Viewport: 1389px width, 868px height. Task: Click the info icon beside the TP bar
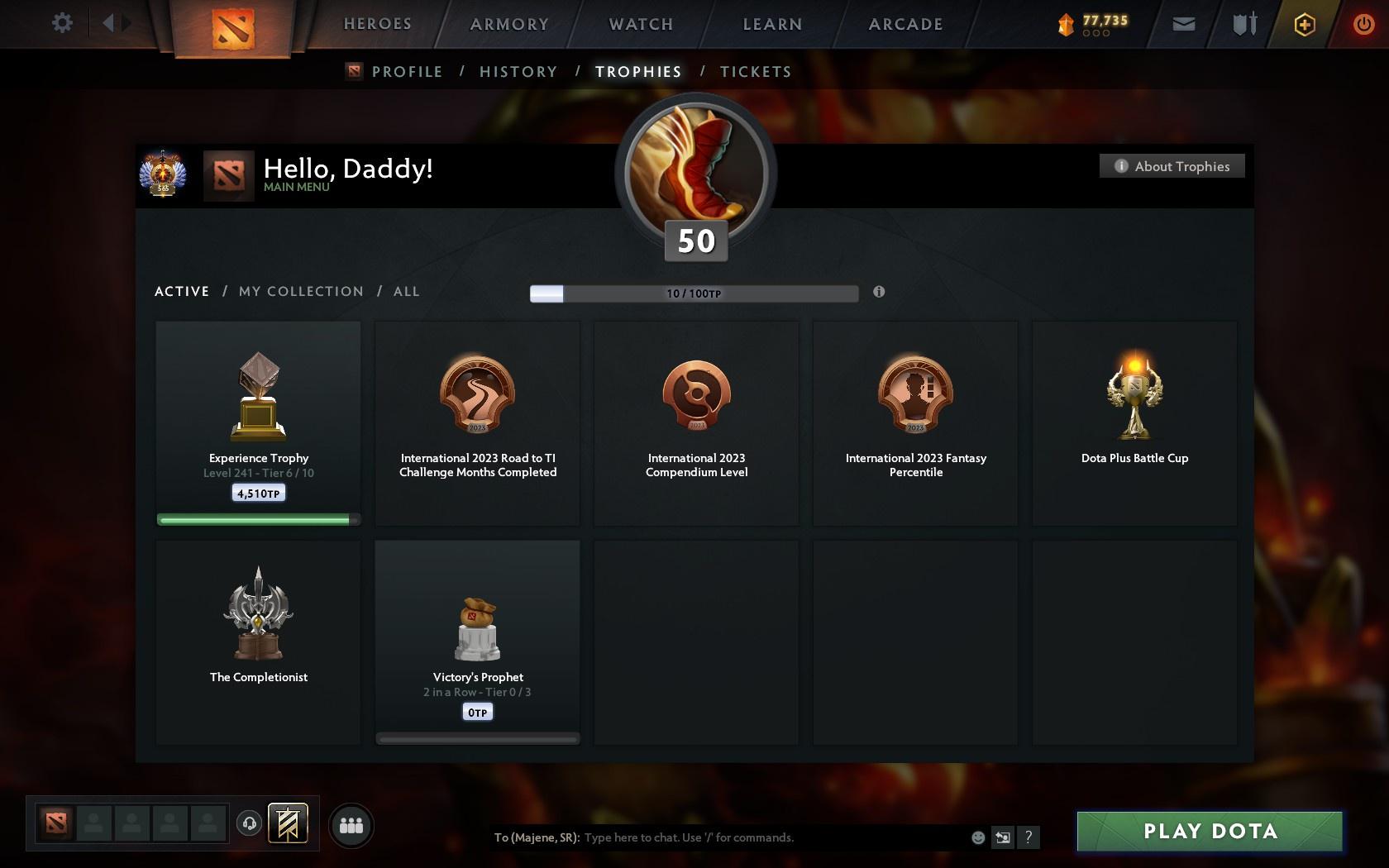879,292
